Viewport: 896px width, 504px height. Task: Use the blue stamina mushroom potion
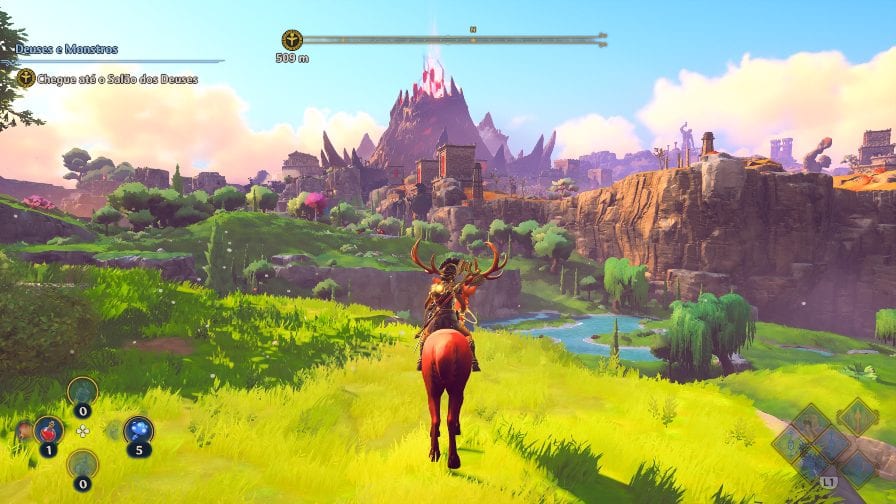pos(138,431)
